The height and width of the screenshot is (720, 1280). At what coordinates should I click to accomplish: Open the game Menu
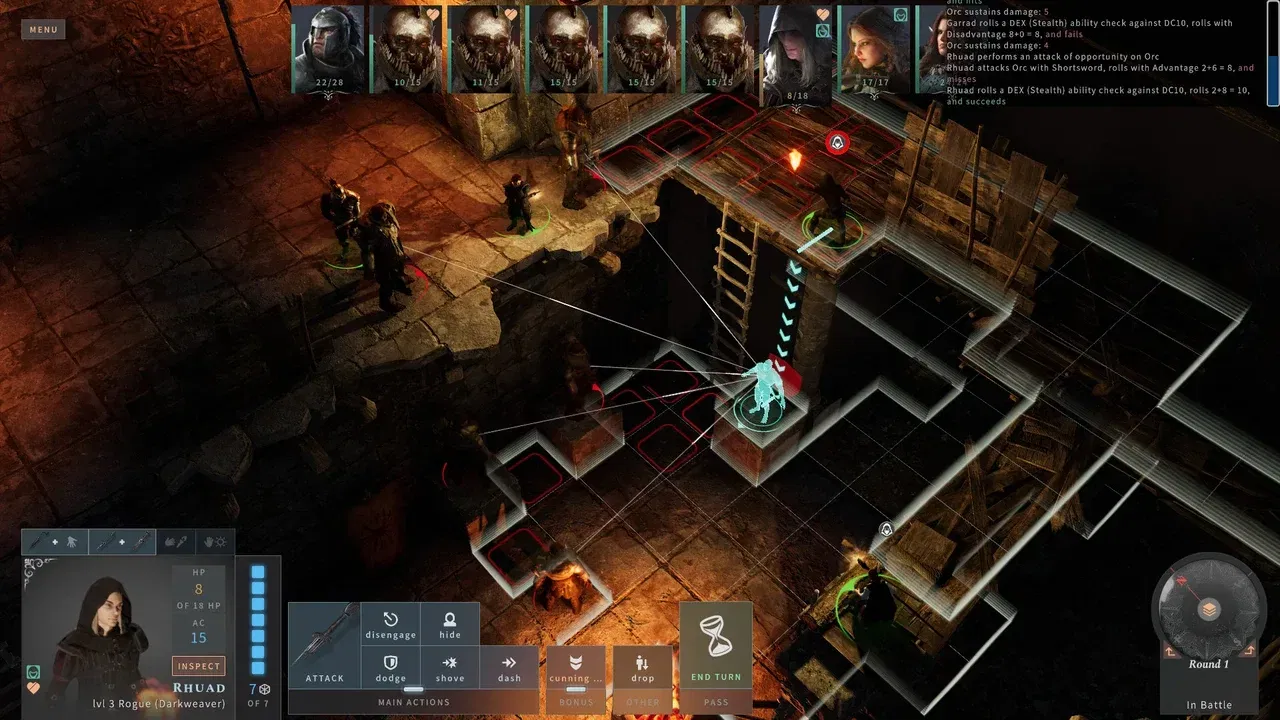[x=42, y=29]
